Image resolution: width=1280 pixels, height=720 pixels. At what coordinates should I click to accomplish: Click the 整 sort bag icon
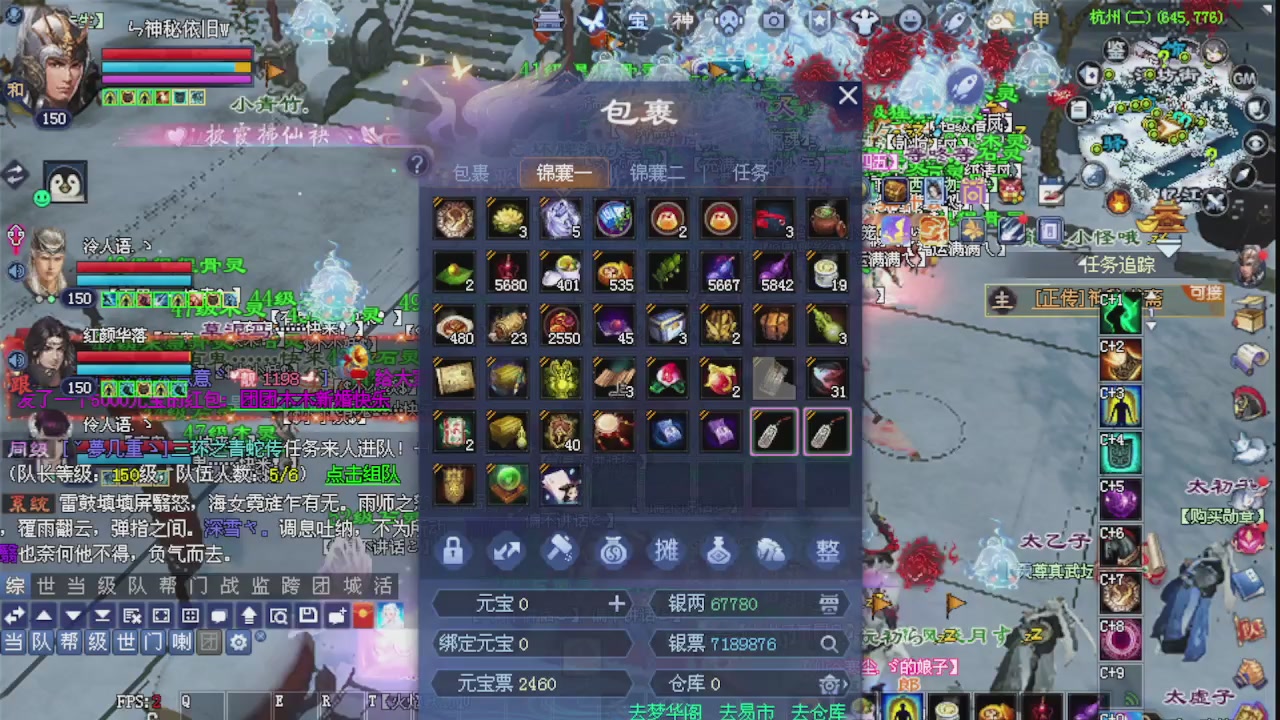[x=827, y=551]
